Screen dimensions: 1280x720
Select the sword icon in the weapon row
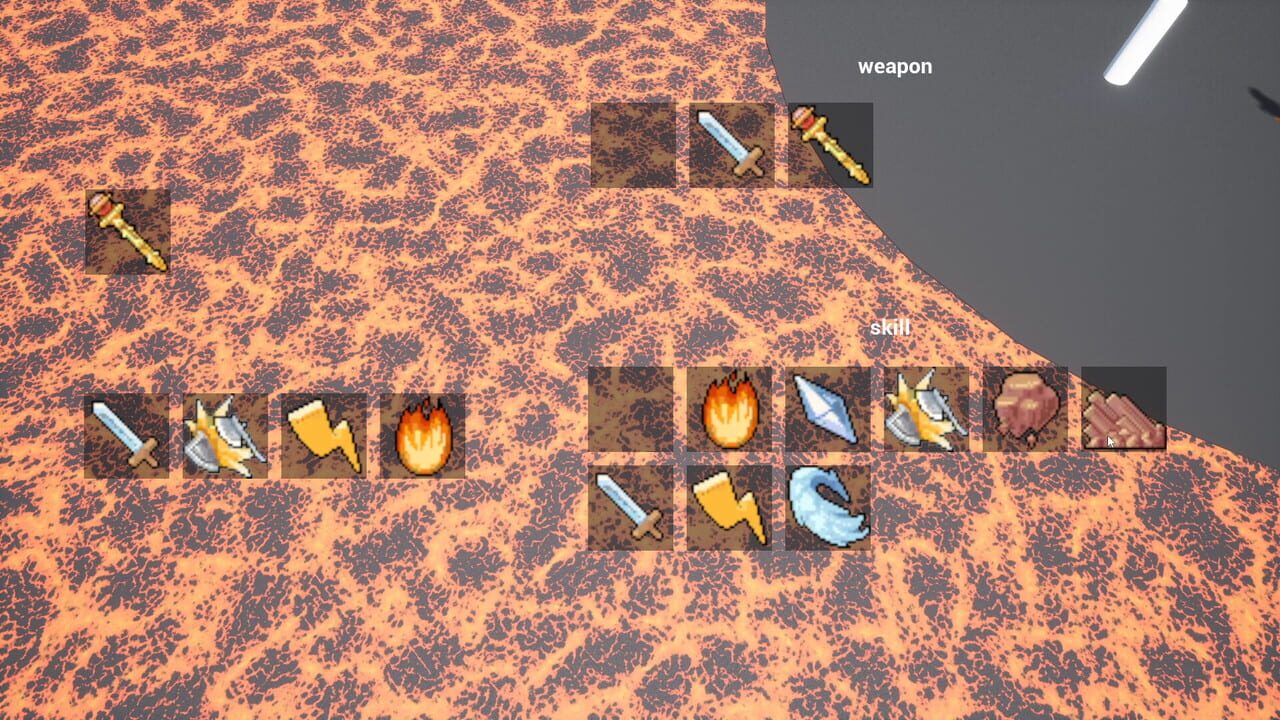[729, 145]
